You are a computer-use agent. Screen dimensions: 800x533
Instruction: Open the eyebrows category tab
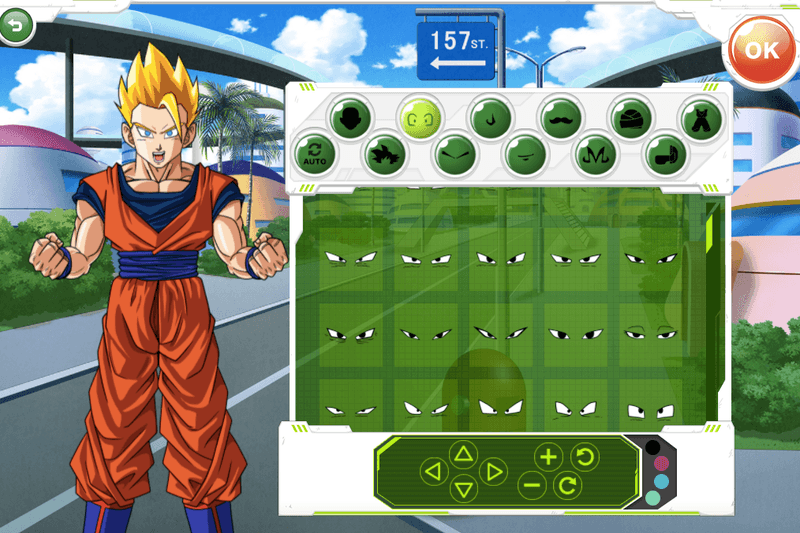[453, 154]
